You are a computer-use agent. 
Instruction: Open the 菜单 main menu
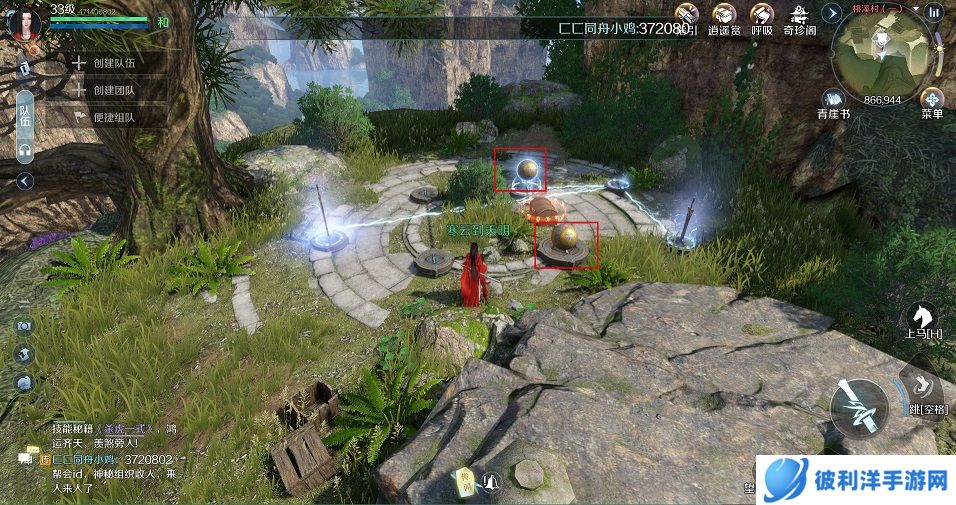[932, 102]
